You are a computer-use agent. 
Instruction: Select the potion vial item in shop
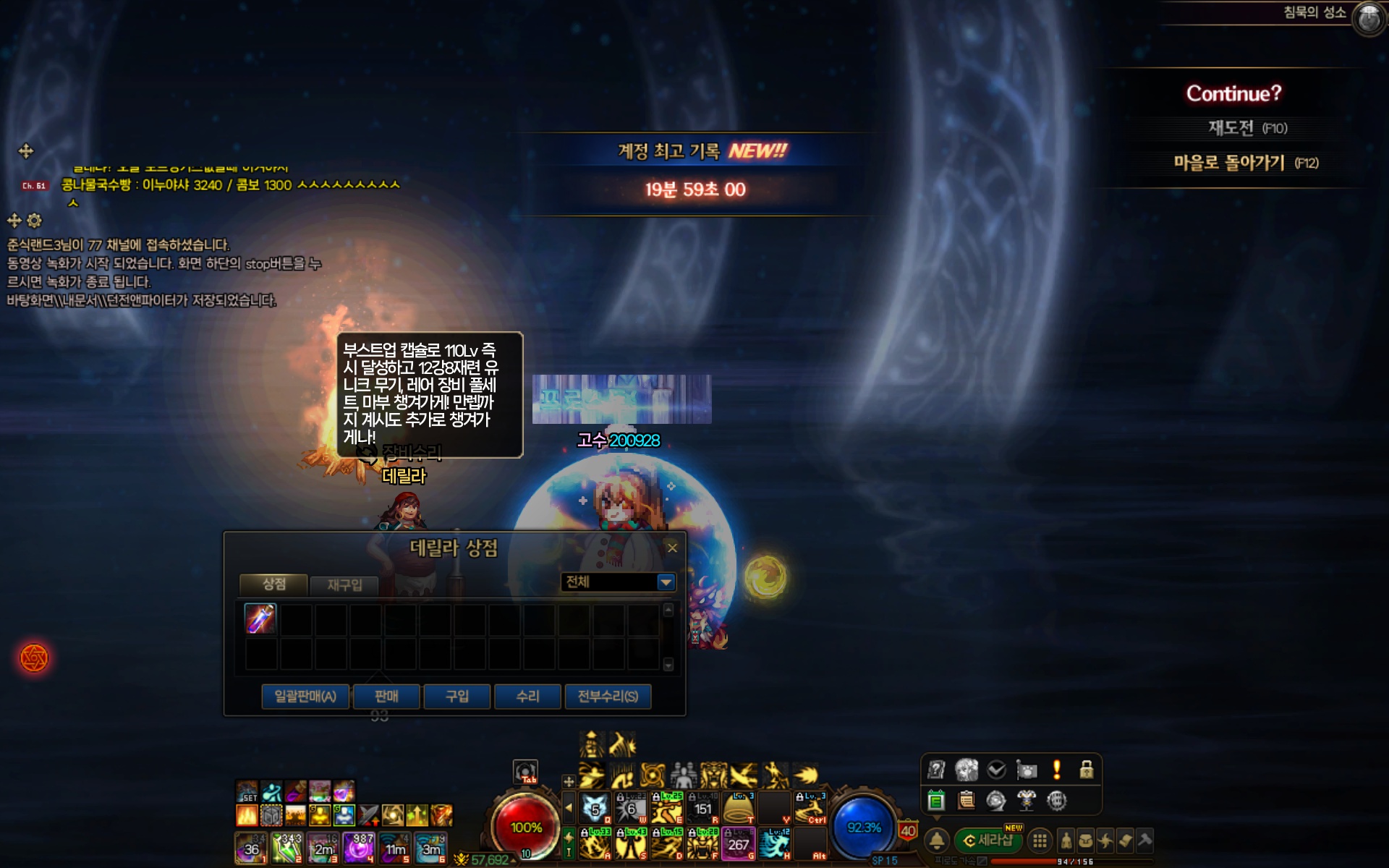click(x=260, y=619)
